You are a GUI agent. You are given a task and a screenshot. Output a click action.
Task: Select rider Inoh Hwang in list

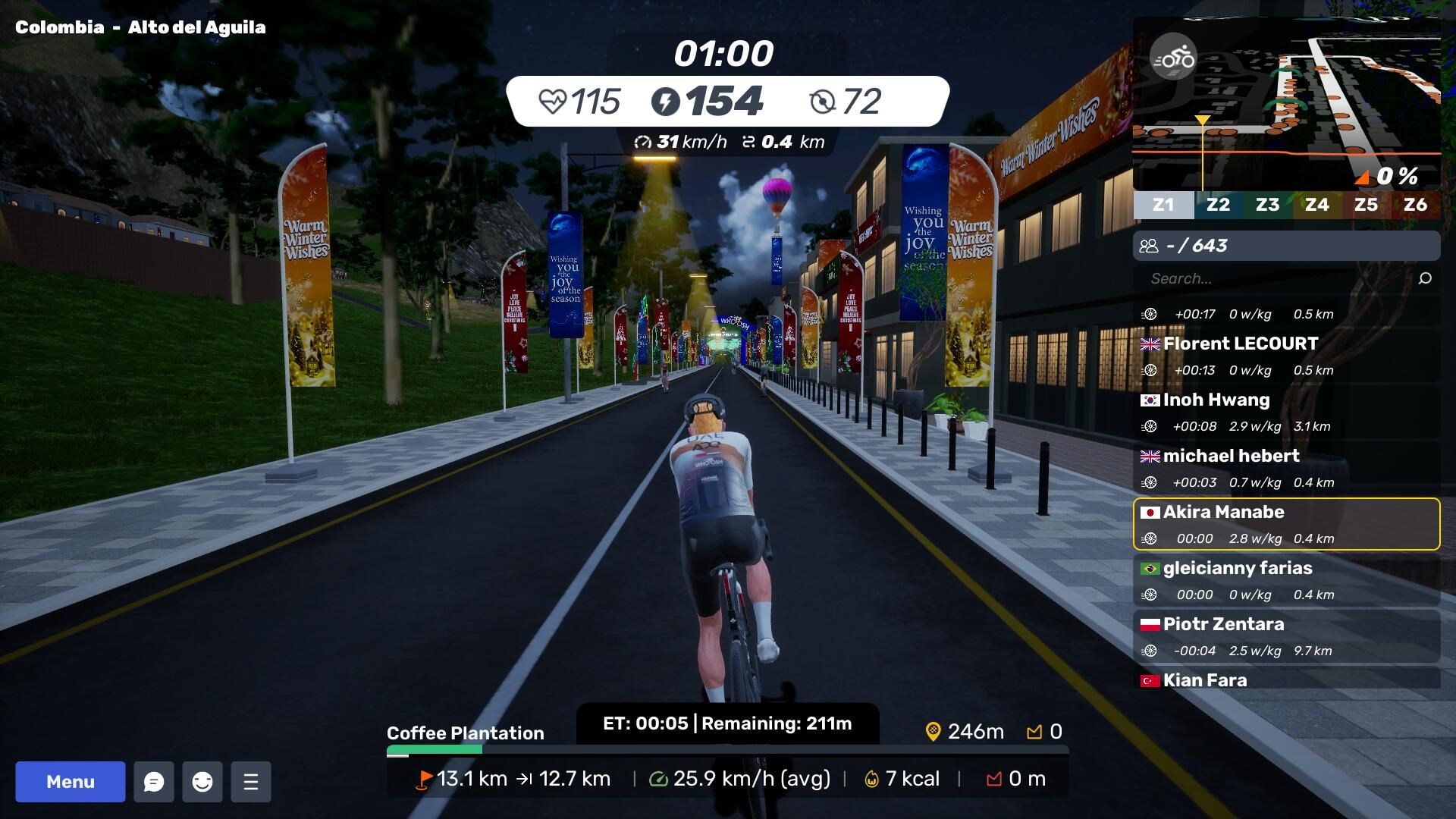(x=1286, y=412)
